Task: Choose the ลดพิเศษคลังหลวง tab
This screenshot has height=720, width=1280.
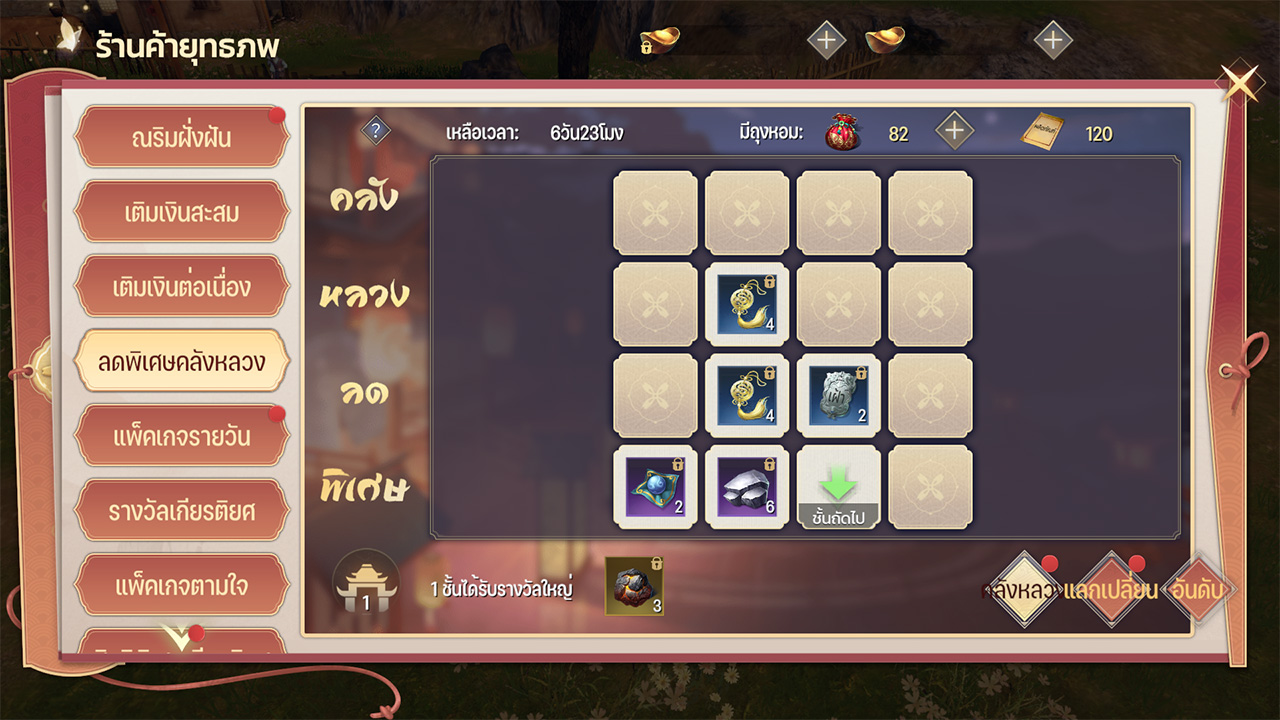Action: pyautogui.click(x=181, y=361)
